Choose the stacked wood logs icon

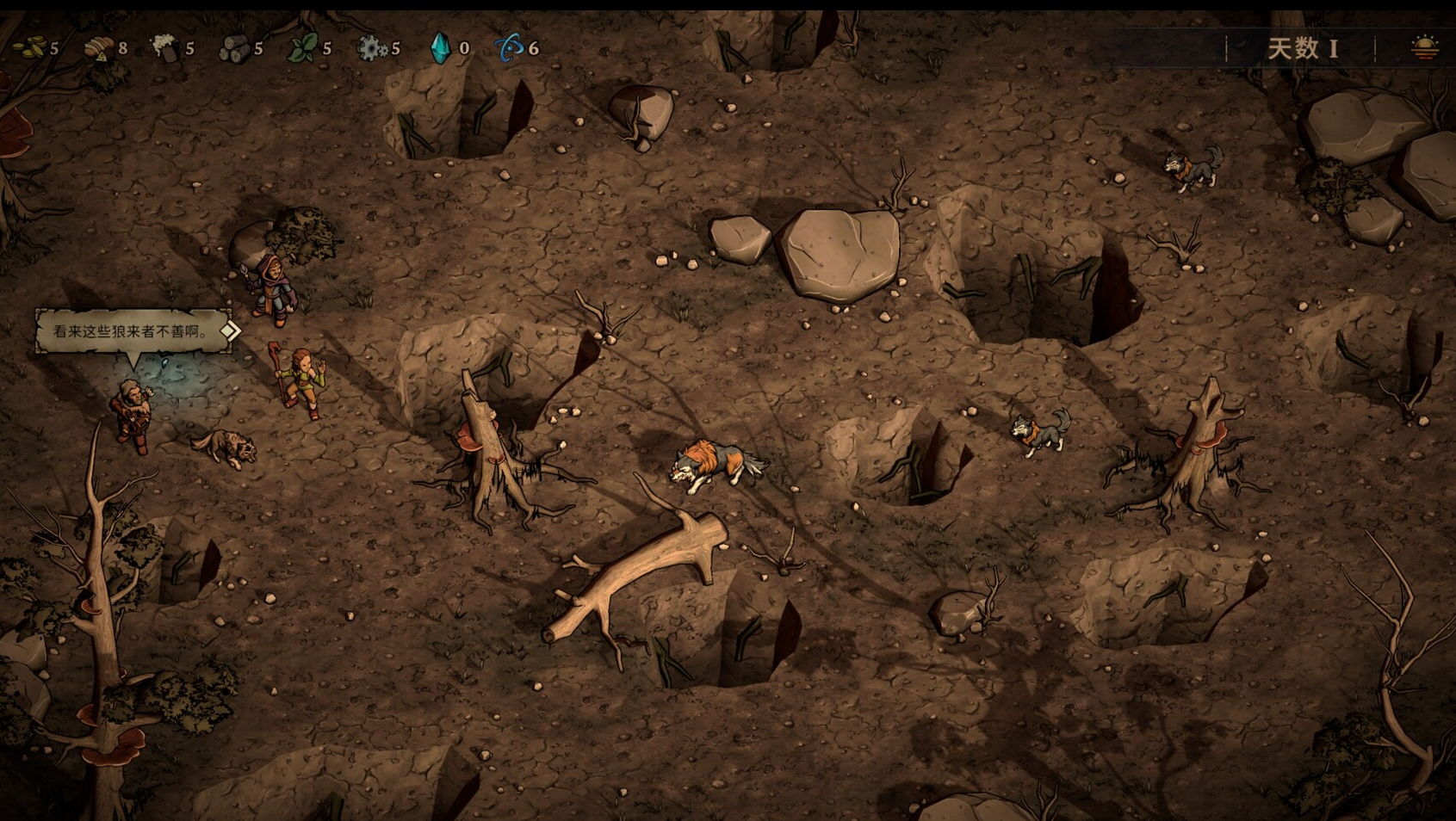pos(232,48)
